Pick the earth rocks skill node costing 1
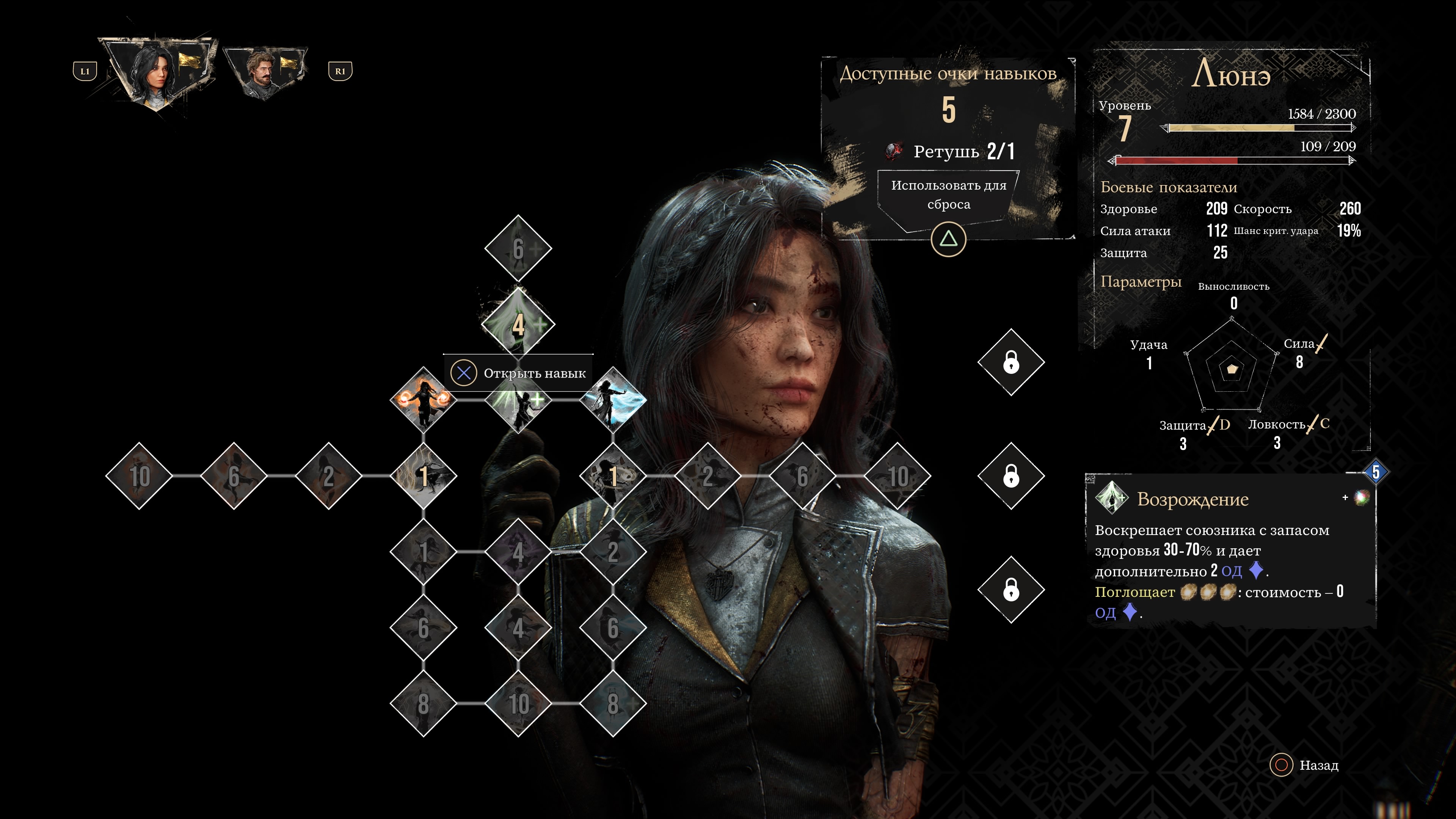This screenshot has height=819, width=1456. [613, 476]
